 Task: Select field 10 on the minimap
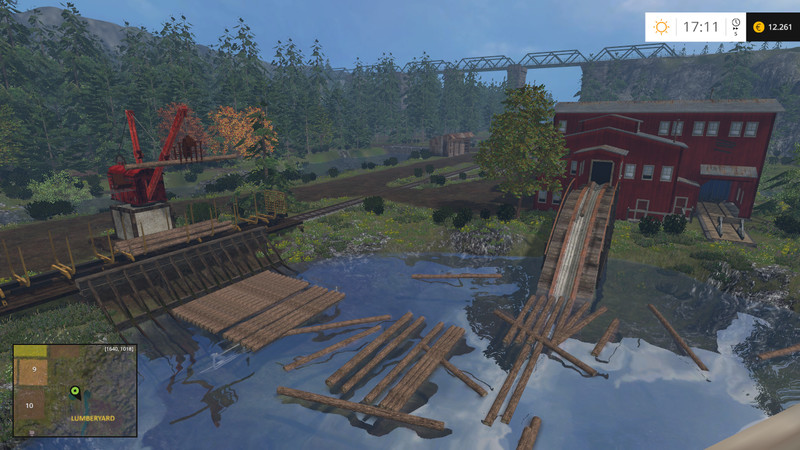click(30, 405)
